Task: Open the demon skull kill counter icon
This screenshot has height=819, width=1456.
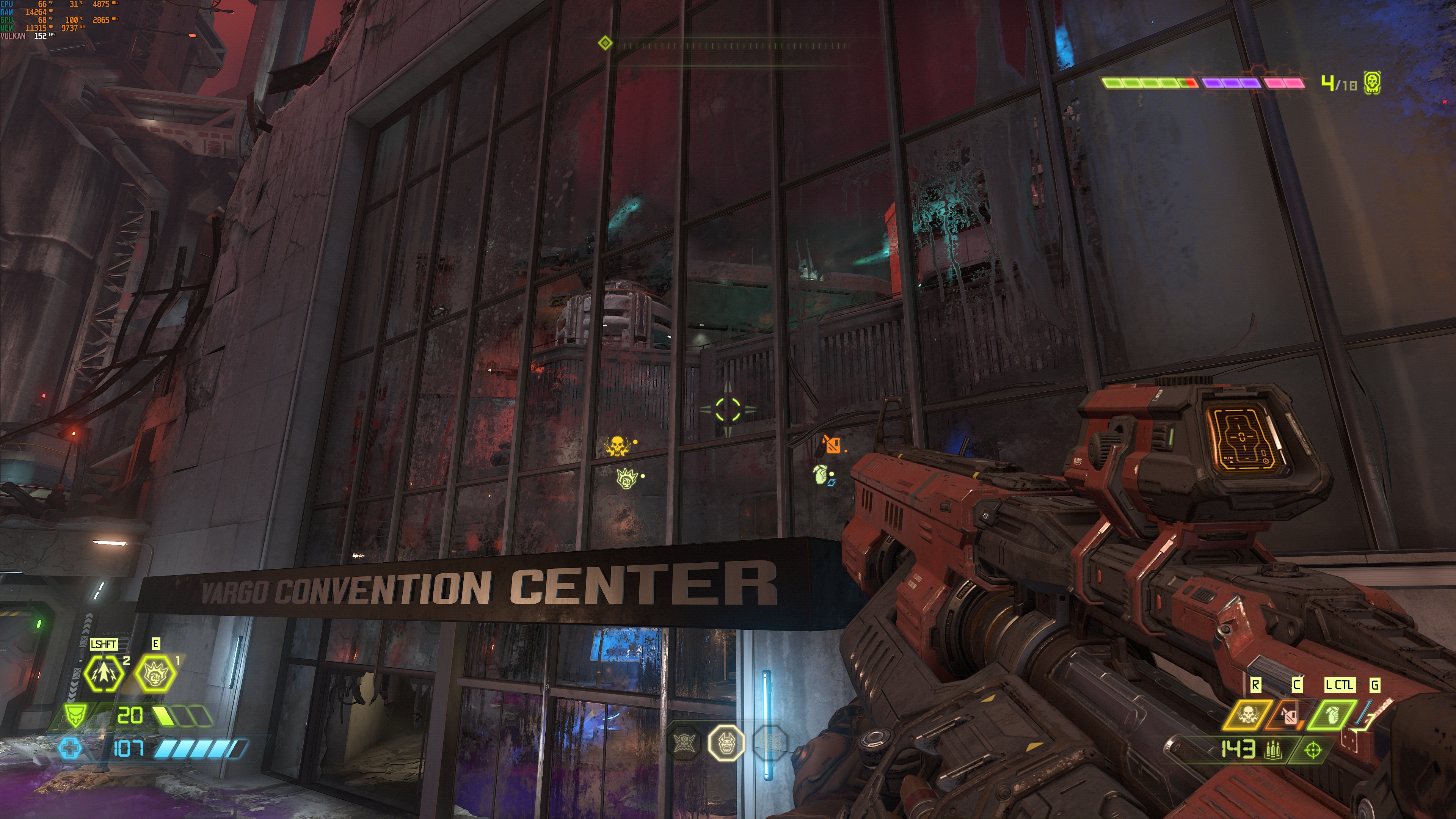Action: coord(1372,83)
